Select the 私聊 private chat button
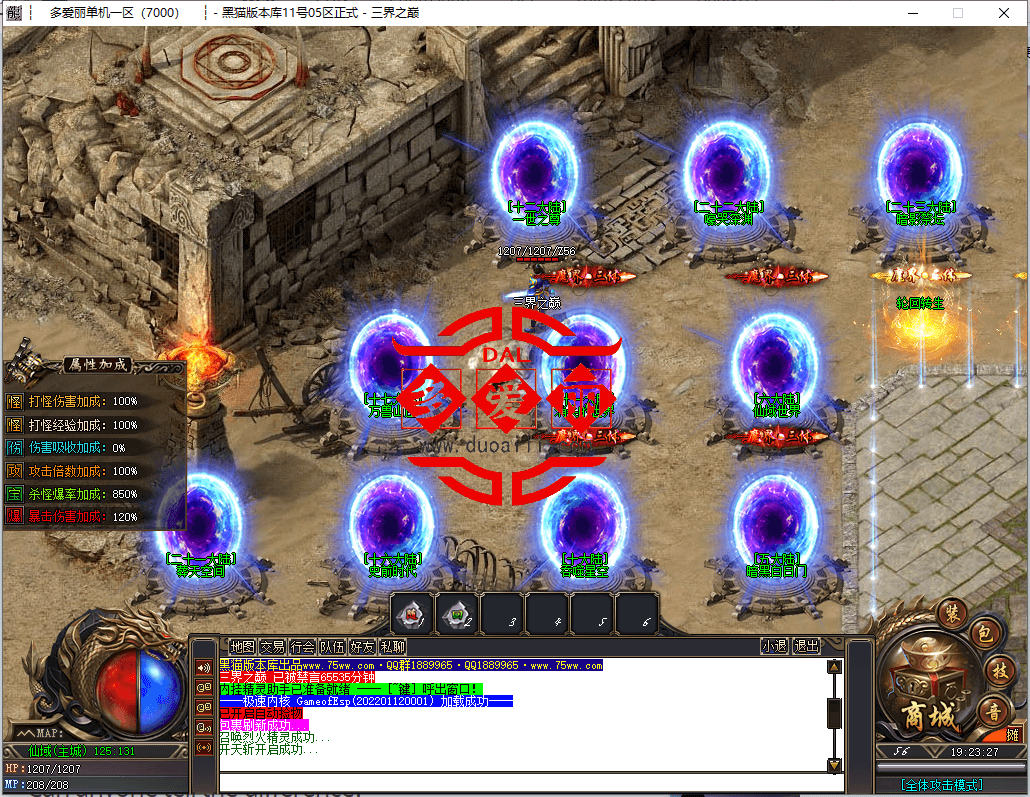This screenshot has height=797, width=1030. point(392,647)
